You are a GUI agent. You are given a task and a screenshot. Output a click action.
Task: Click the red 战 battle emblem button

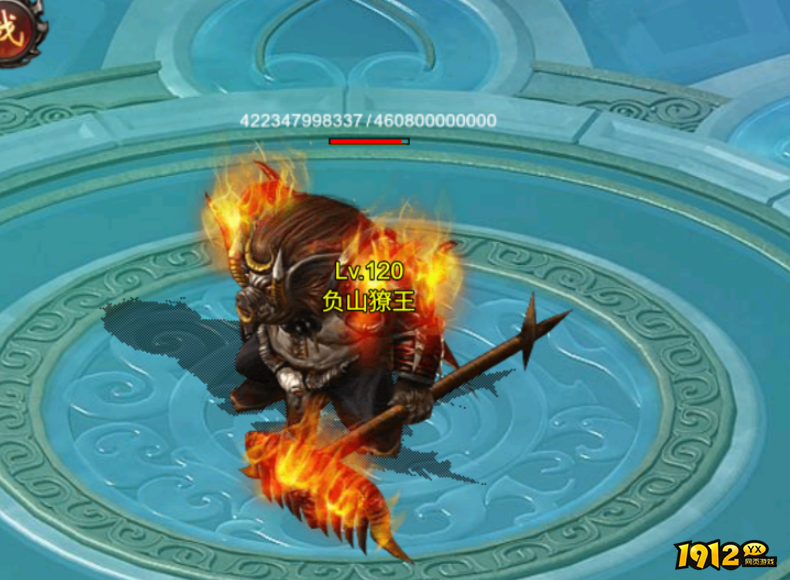[x=10, y=28]
